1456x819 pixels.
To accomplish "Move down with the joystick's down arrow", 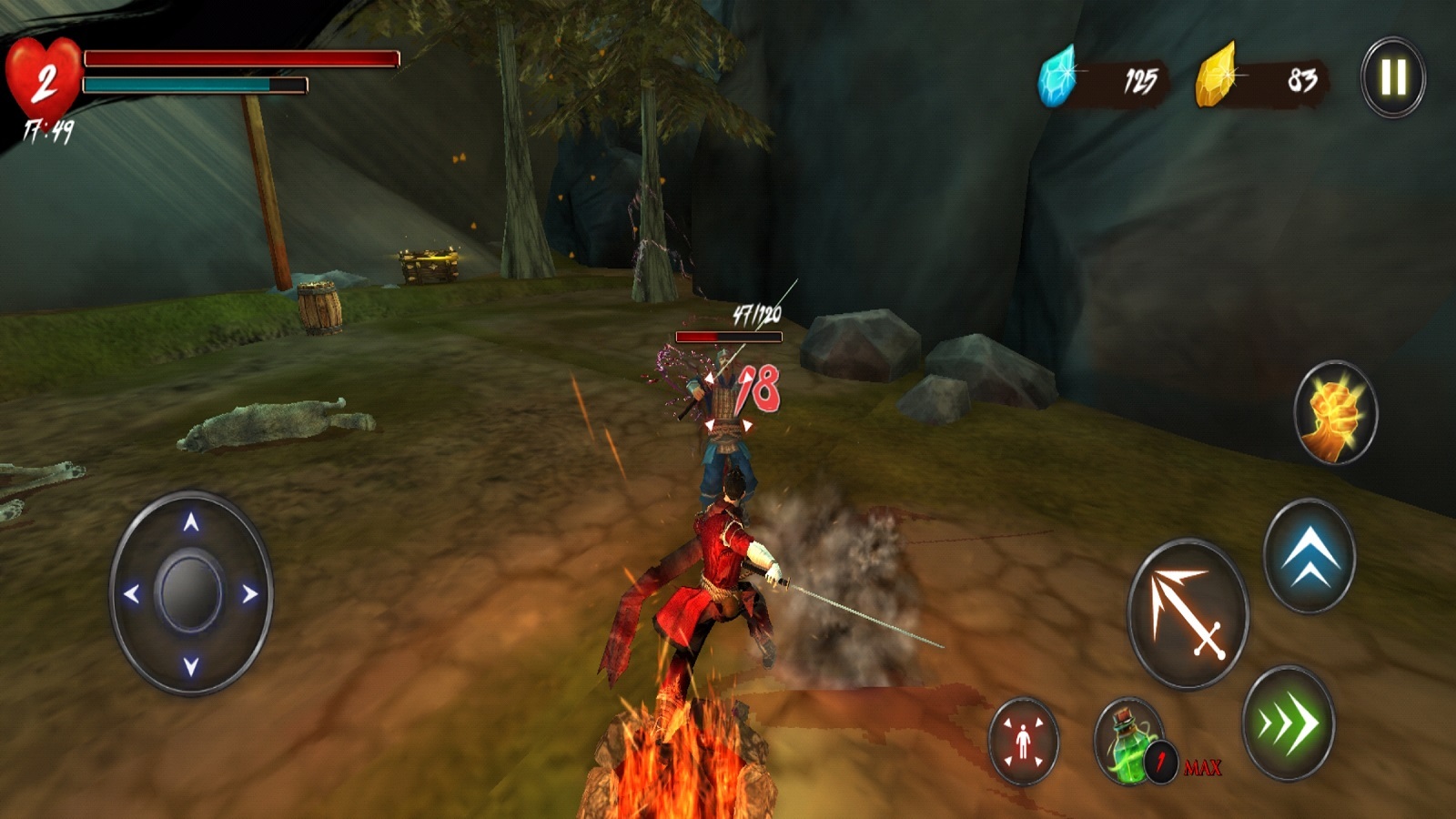I will [191, 667].
